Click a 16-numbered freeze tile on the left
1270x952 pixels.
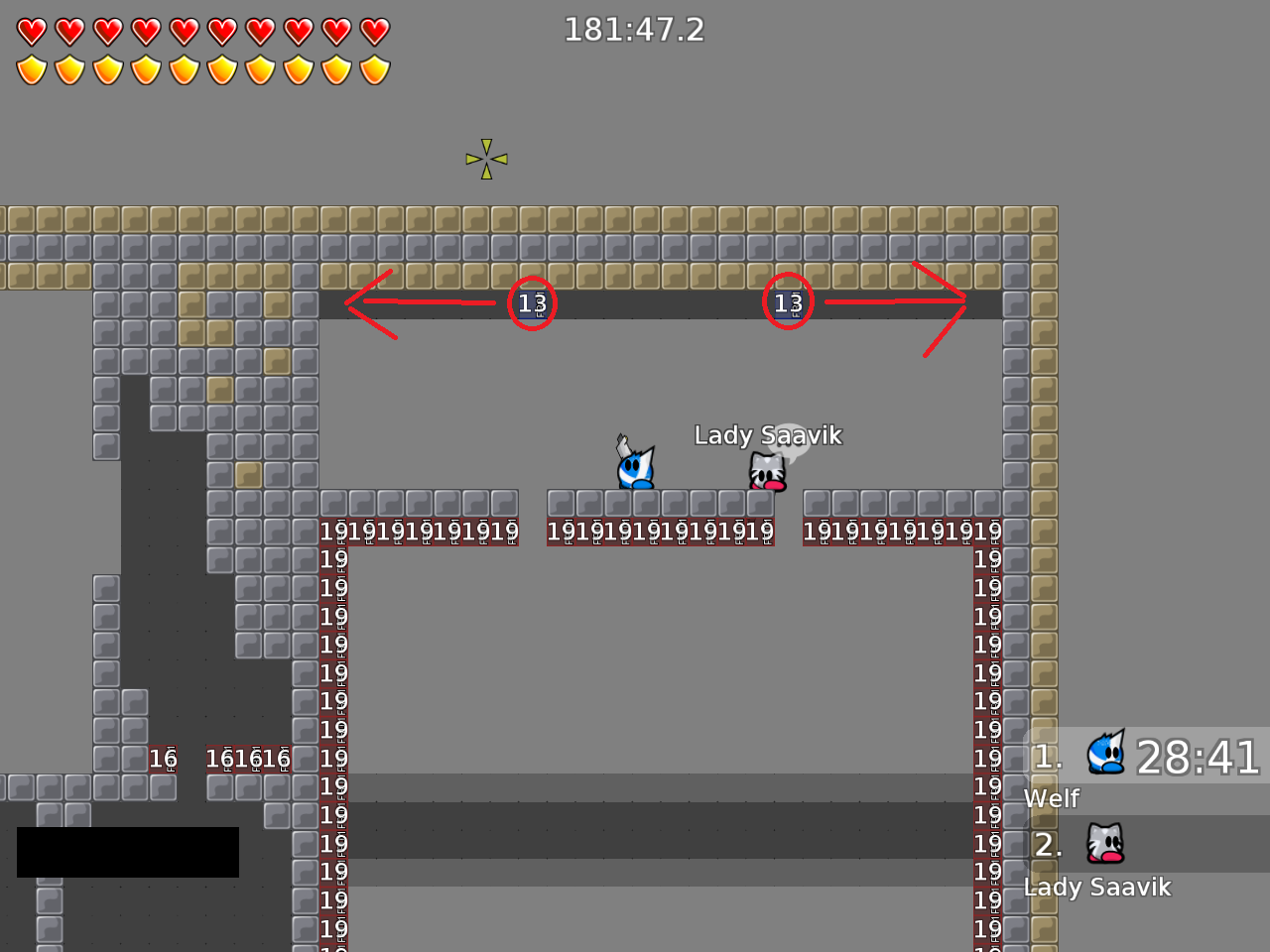[x=163, y=759]
